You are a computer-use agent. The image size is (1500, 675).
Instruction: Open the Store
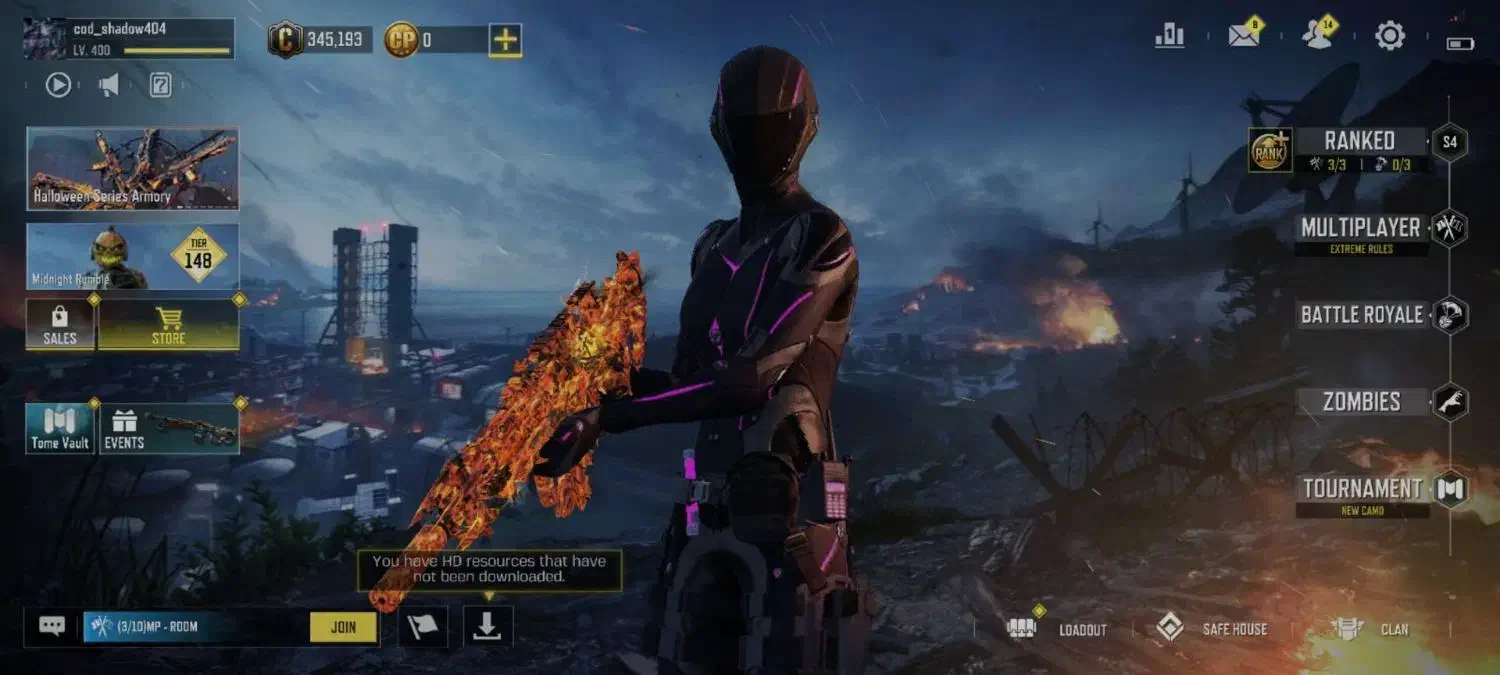point(168,326)
